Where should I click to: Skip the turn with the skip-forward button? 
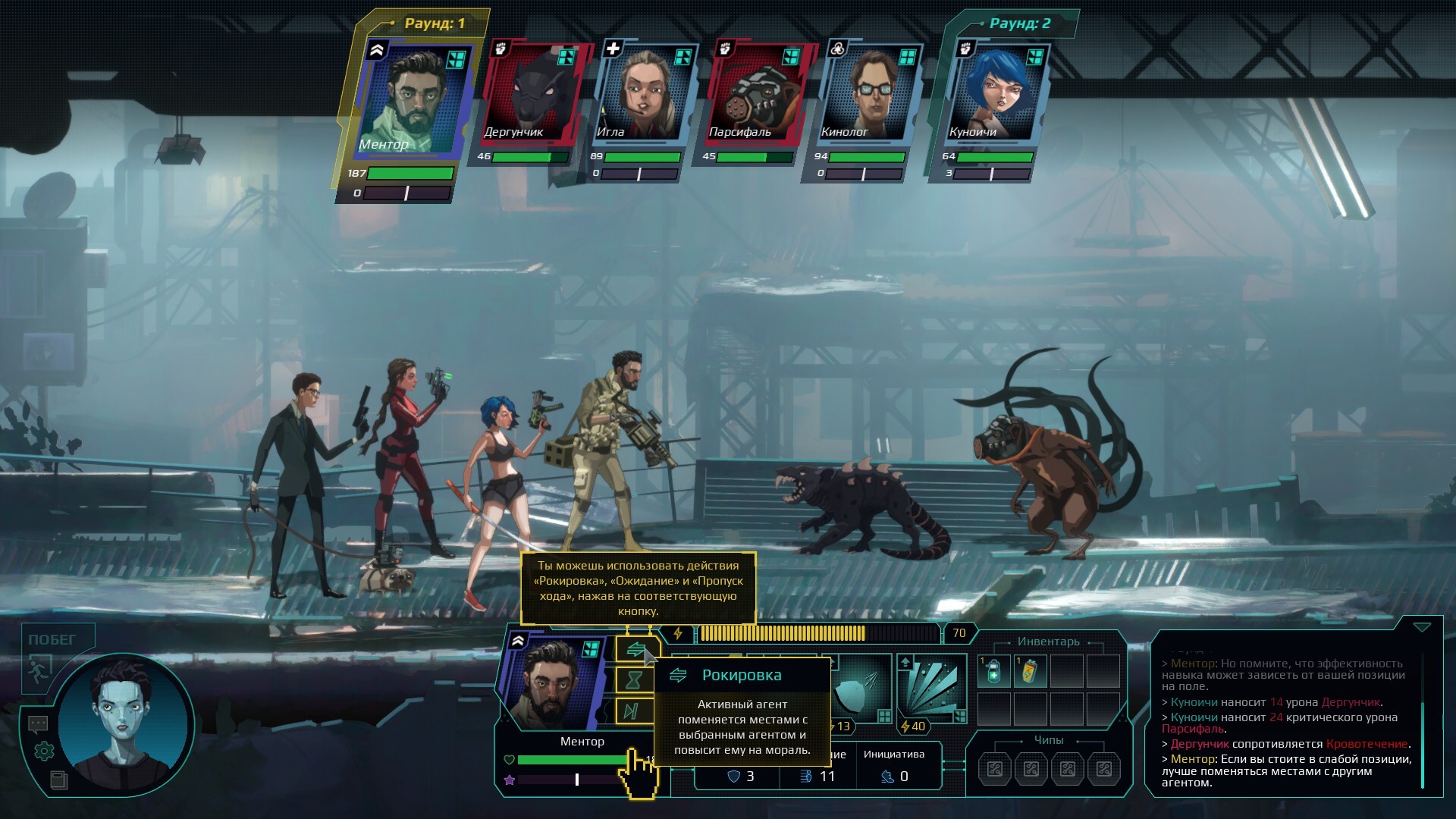tap(631, 711)
